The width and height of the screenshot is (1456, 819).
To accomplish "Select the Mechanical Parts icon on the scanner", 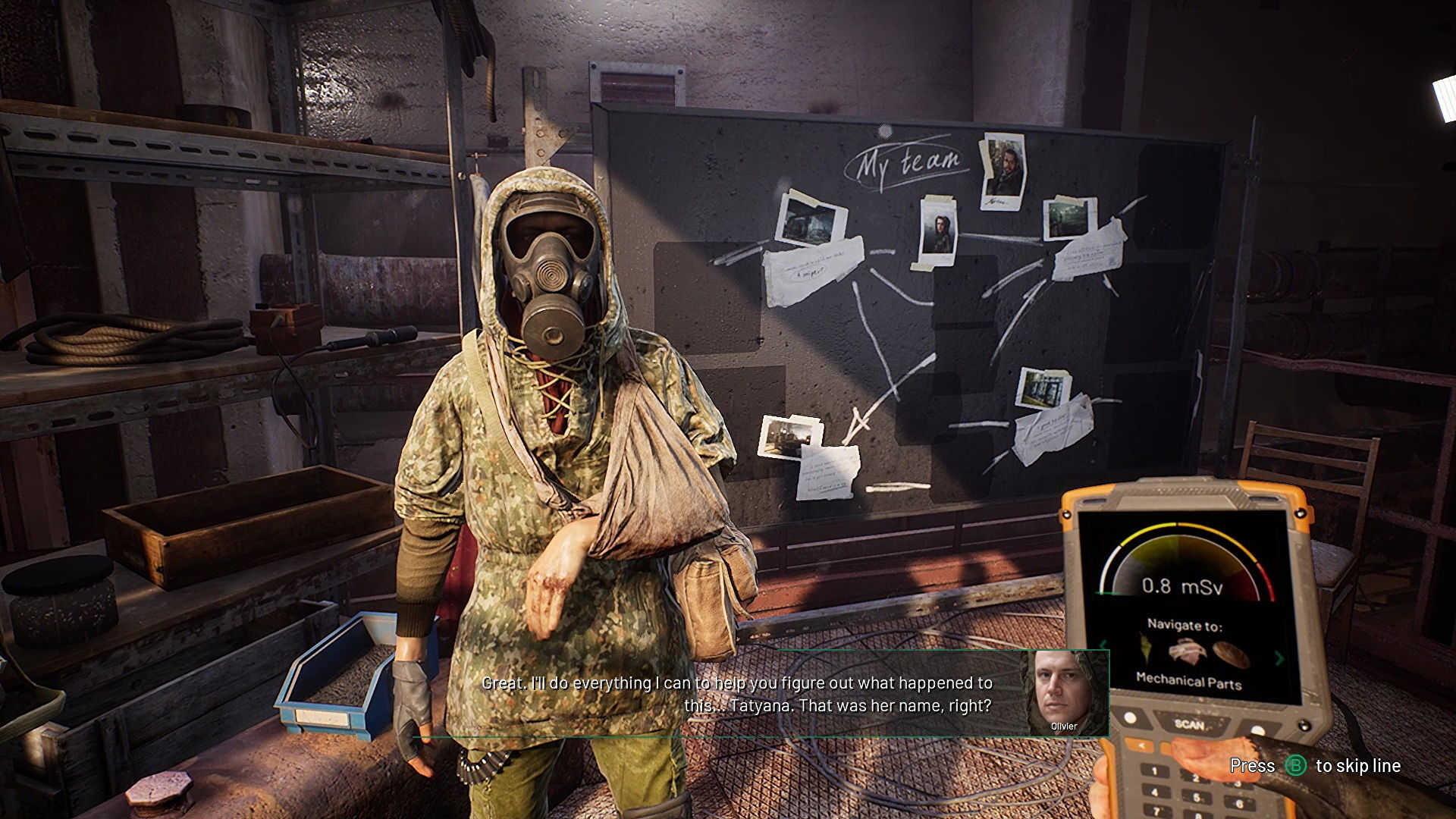I will tap(1187, 651).
